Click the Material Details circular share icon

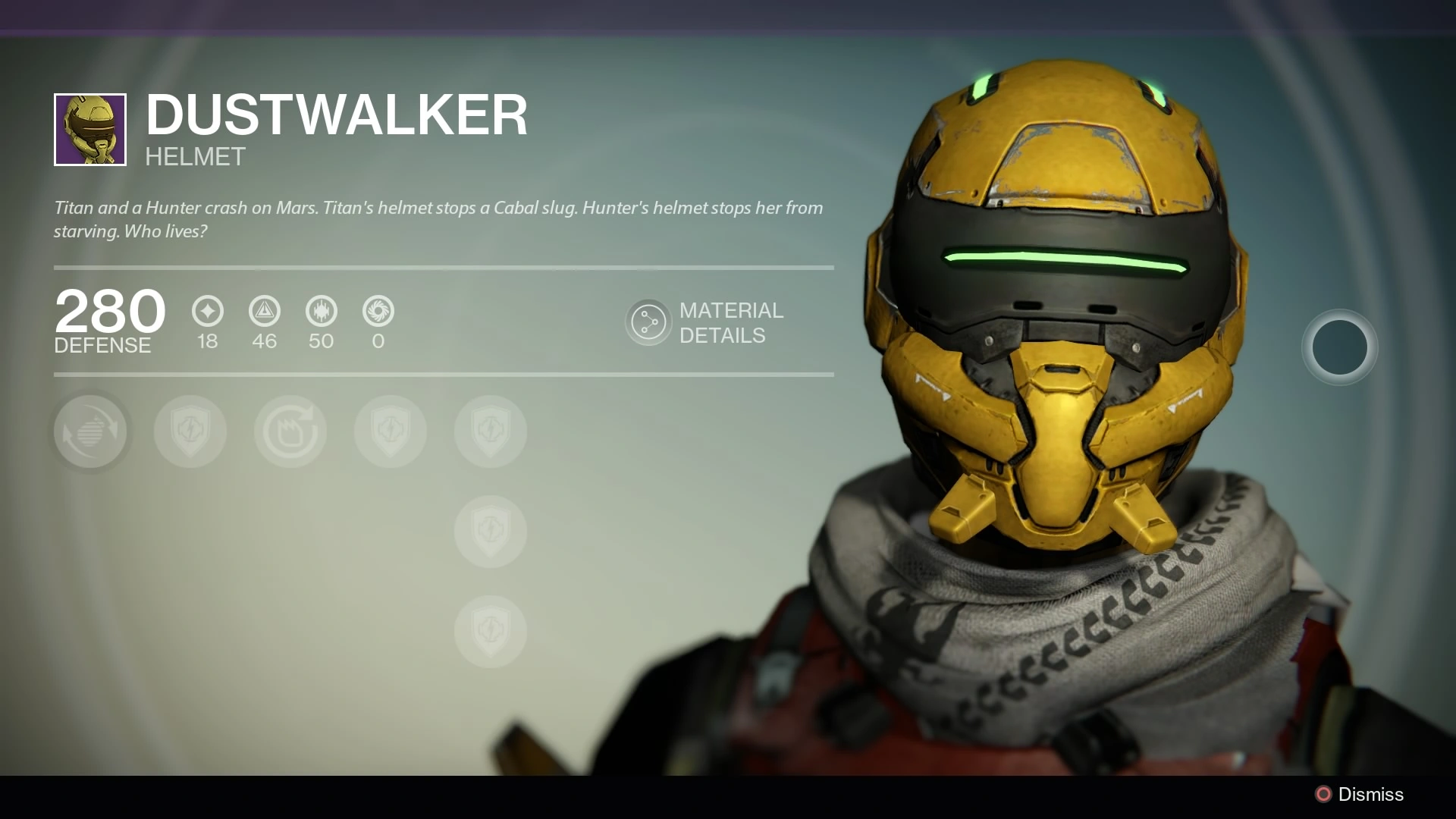(x=648, y=322)
